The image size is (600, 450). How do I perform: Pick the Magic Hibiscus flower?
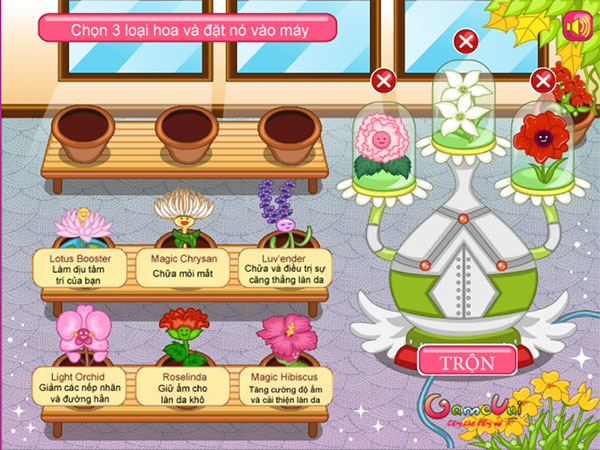284,335
